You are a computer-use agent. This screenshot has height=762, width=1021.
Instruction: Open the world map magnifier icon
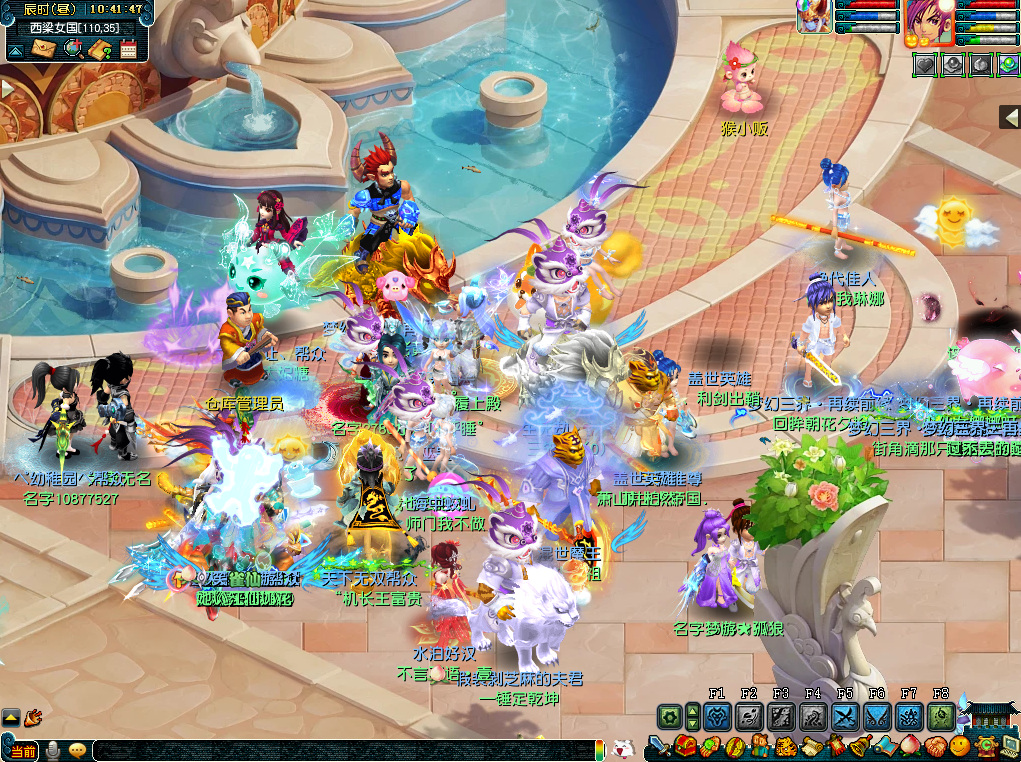pyautogui.click(x=72, y=48)
